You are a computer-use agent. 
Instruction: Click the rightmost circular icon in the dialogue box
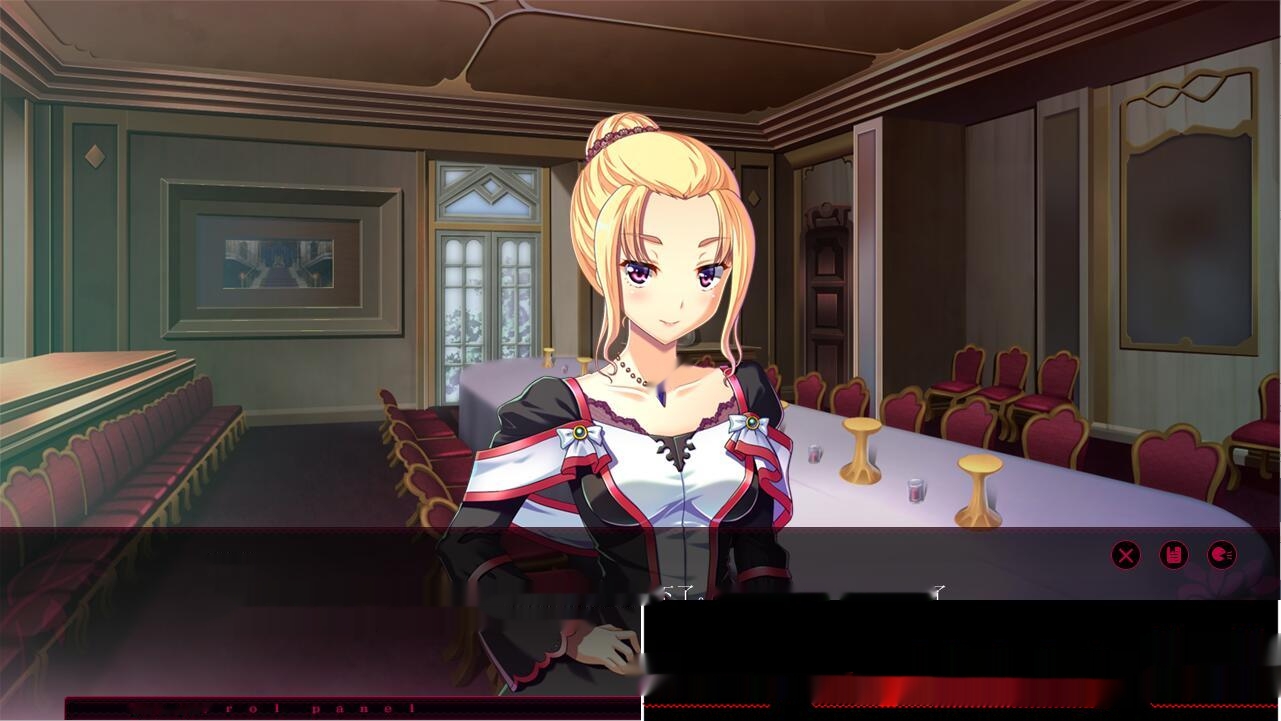[1223, 555]
